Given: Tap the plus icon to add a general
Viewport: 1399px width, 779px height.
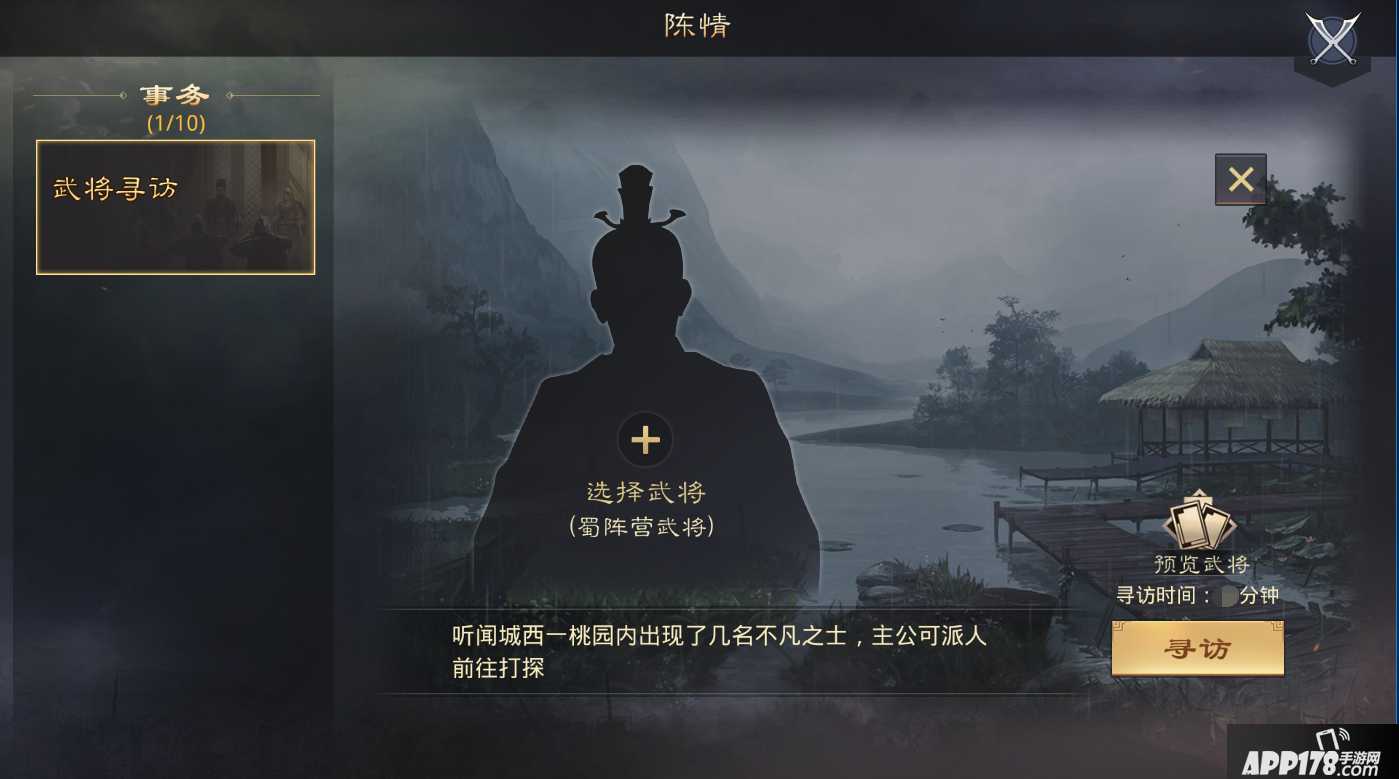Looking at the screenshot, I should pos(646,438).
